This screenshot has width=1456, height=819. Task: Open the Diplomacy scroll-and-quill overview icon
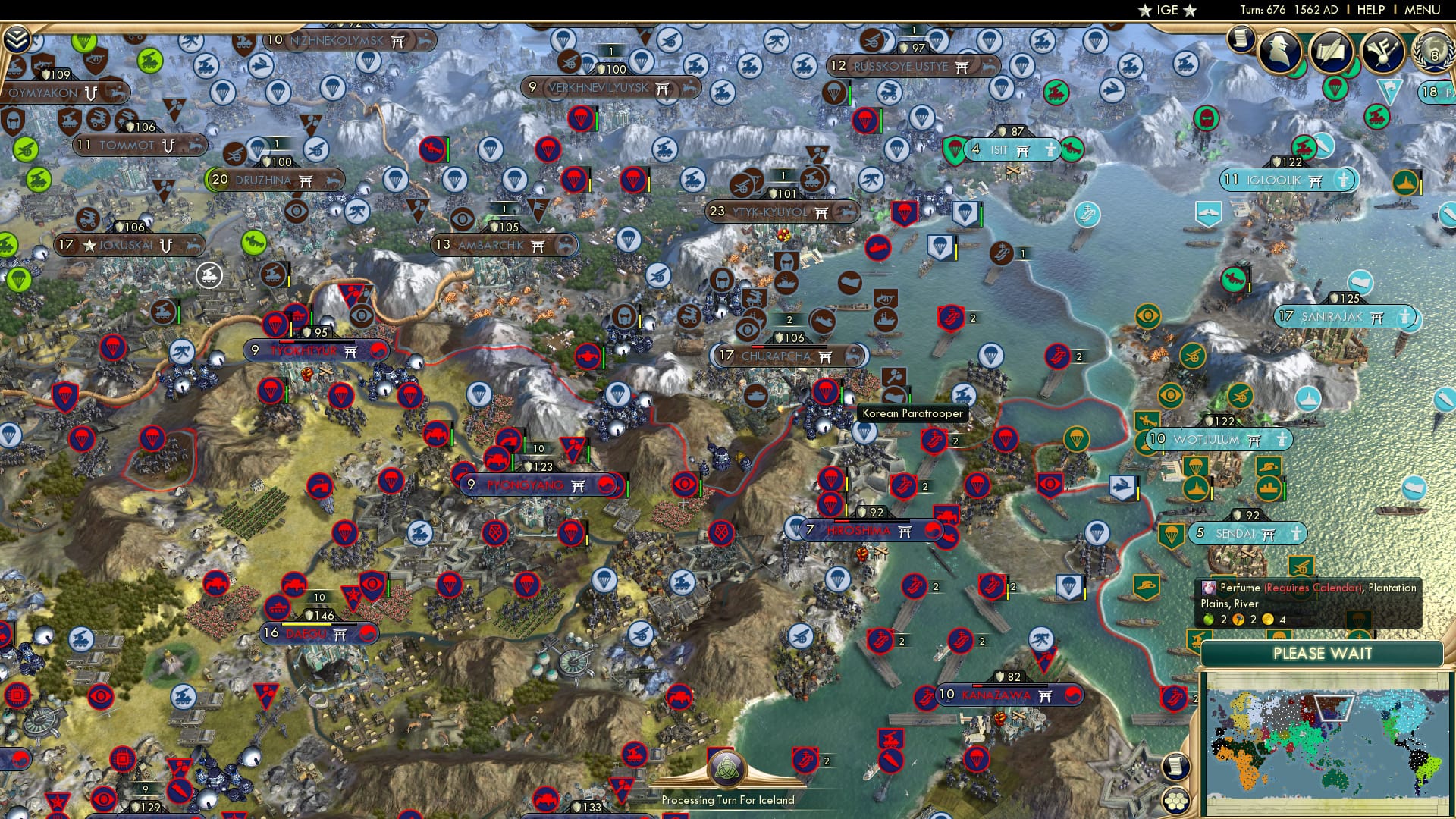1331,51
